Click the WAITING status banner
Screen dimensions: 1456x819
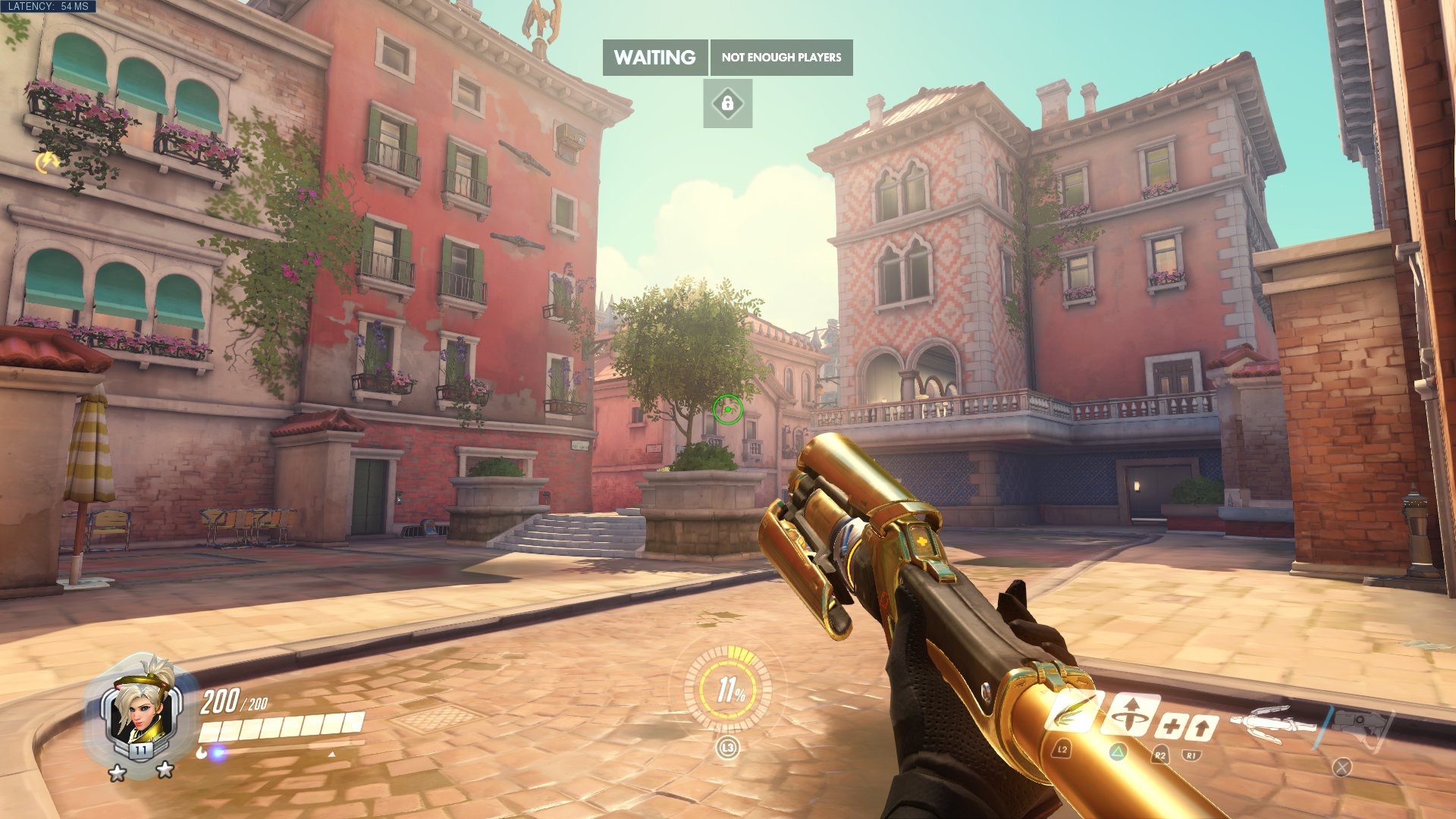655,58
